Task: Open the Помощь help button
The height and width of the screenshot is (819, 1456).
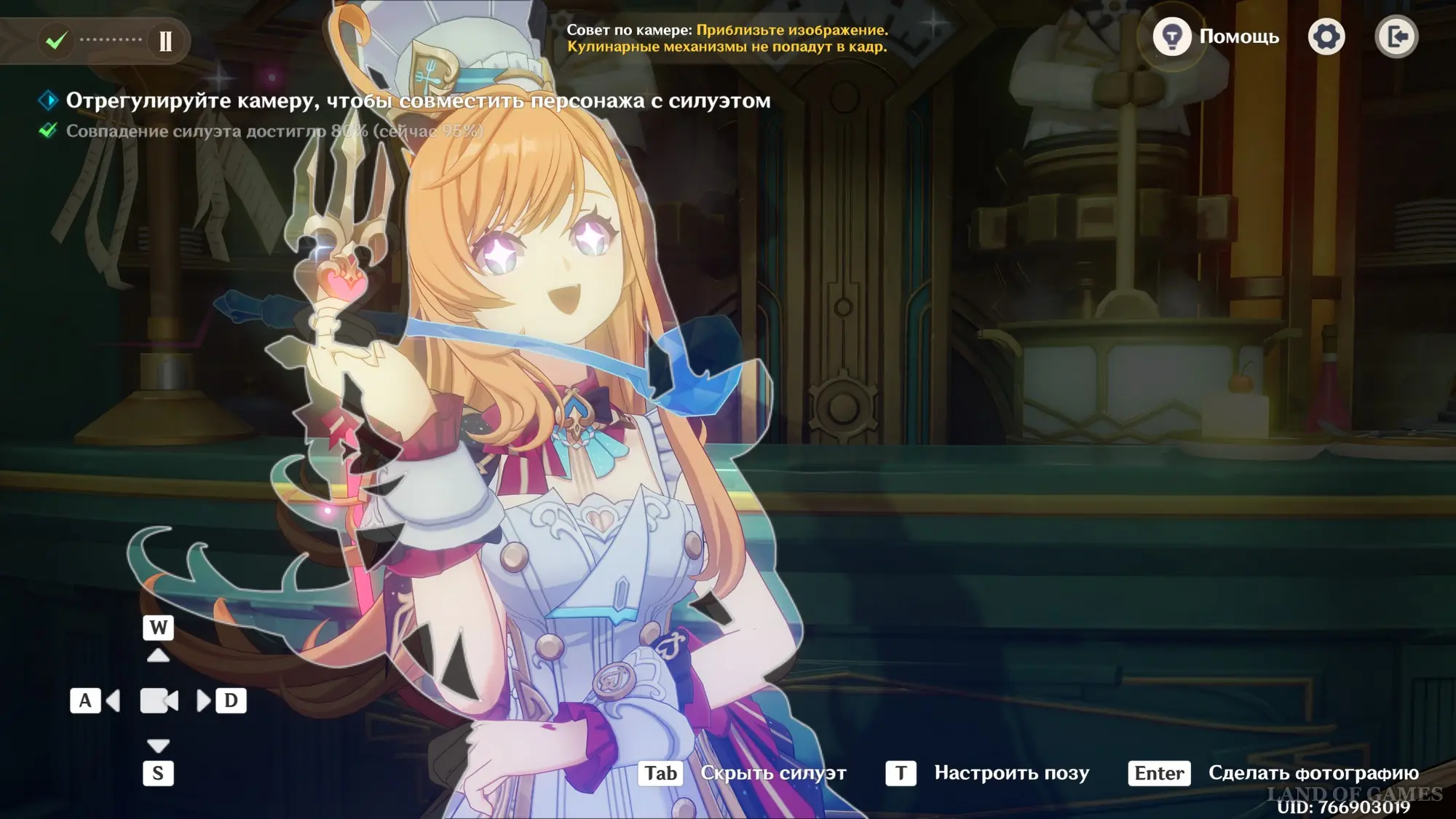Action: (x=1216, y=36)
